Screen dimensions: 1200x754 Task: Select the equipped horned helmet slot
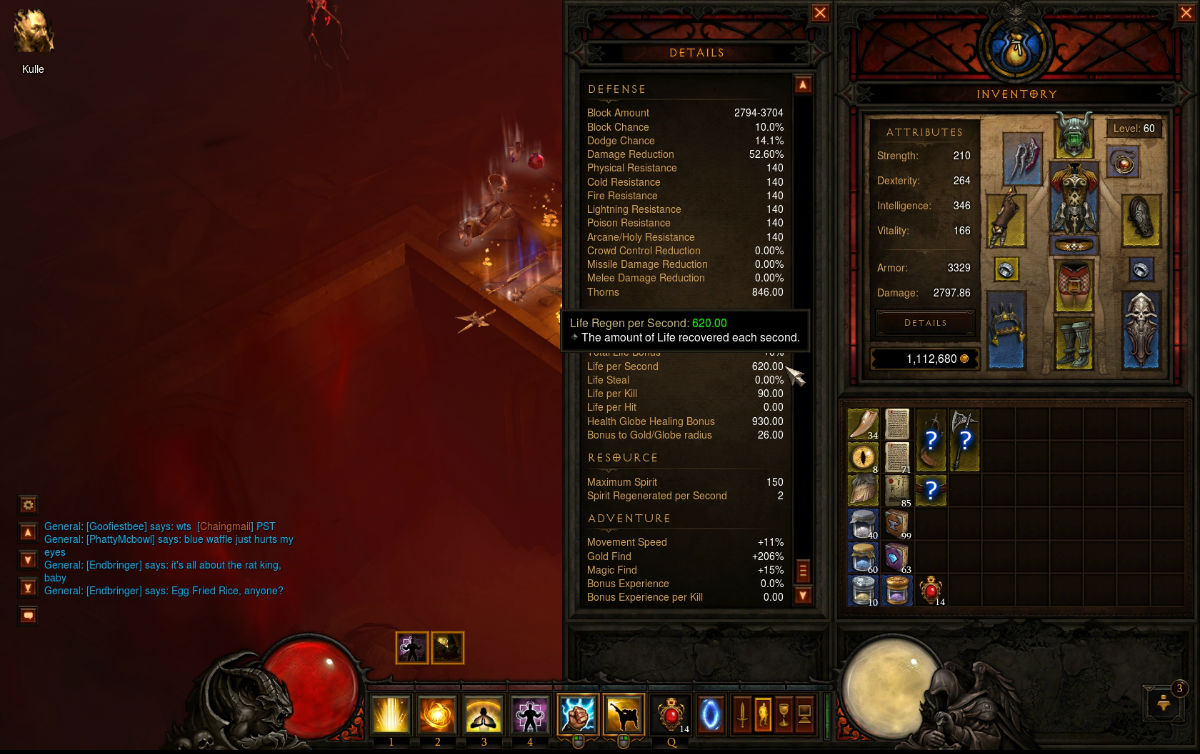[x=1073, y=135]
